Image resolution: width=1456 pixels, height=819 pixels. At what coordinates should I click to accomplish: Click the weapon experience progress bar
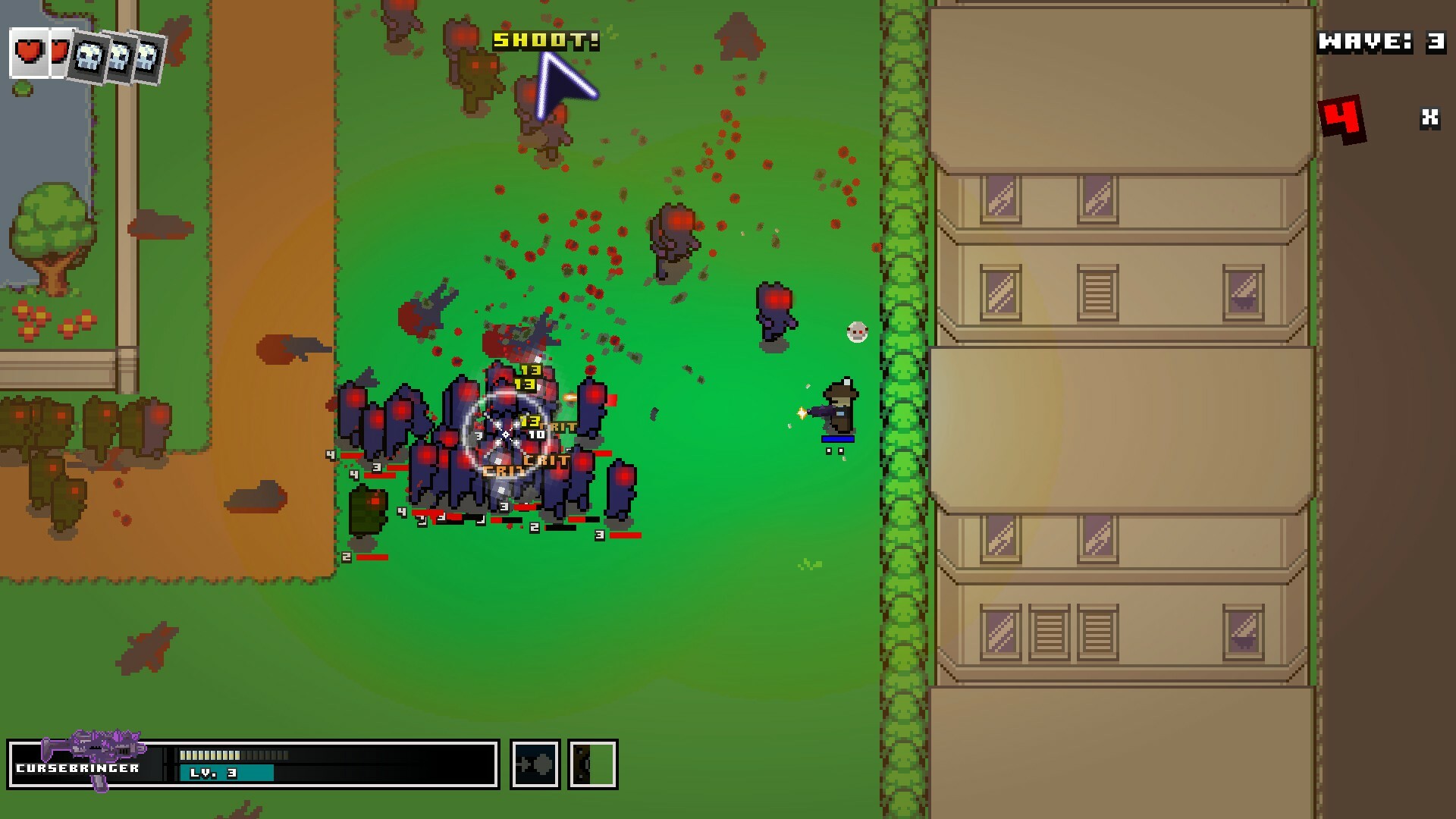[x=235, y=754]
